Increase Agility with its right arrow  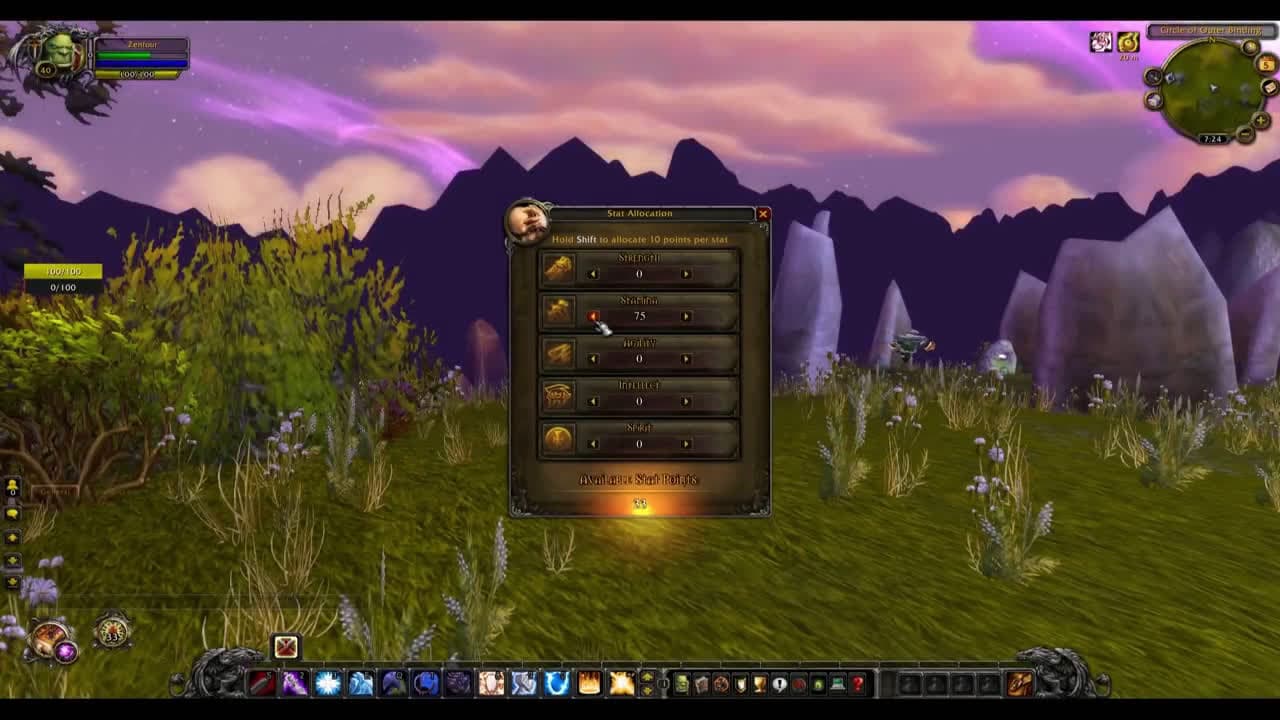[x=684, y=358]
